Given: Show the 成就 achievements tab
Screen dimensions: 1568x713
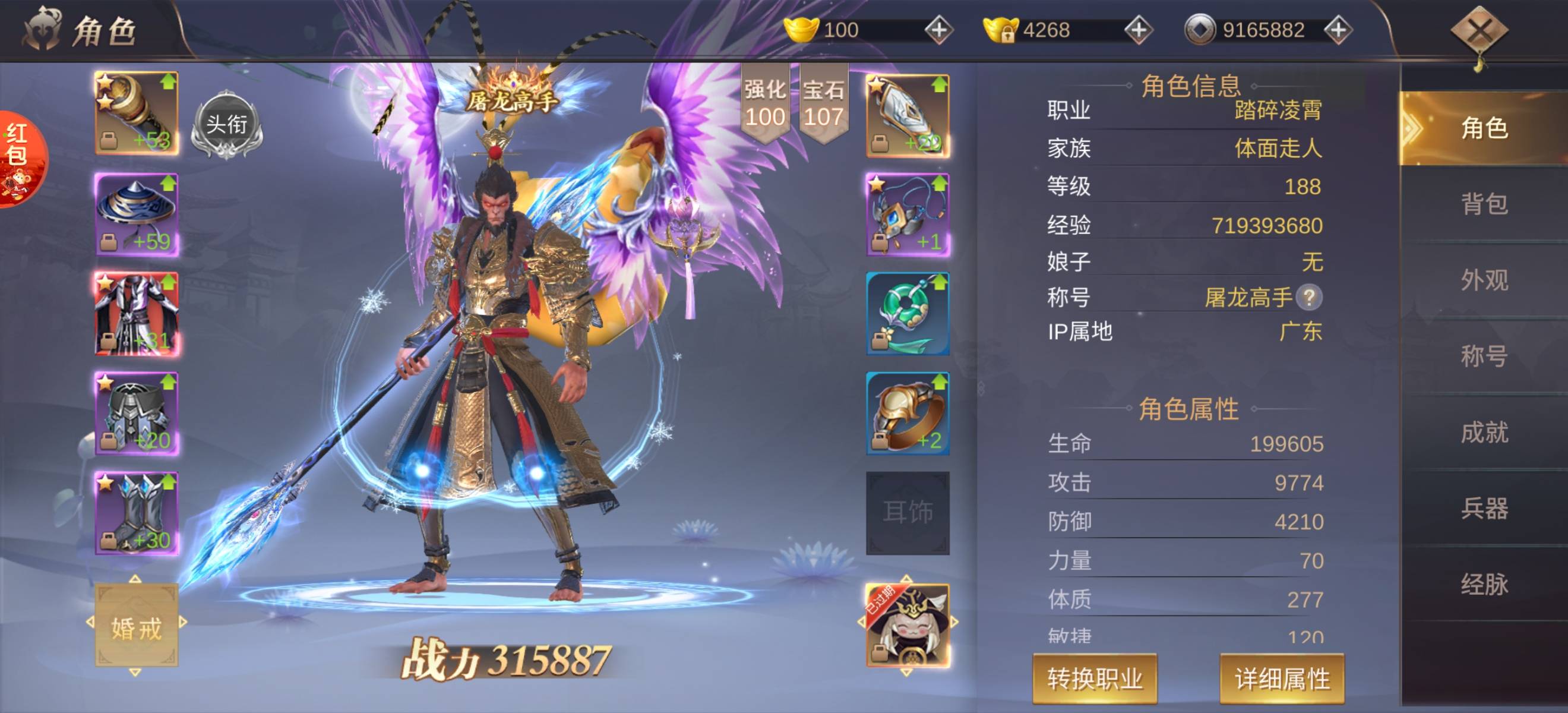Looking at the screenshot, I should click(x=1484, y=433).
